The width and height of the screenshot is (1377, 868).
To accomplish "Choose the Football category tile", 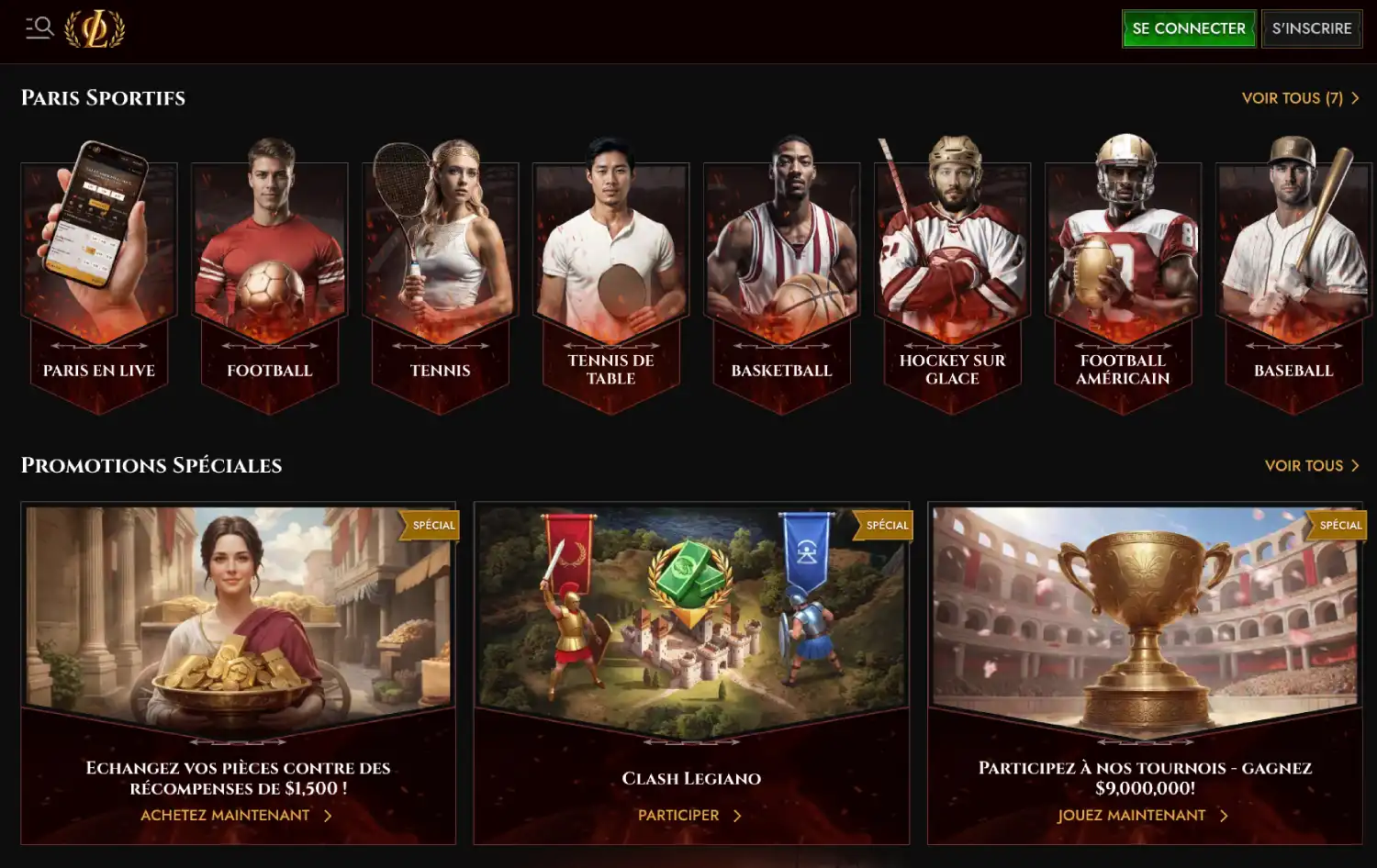I will click(270, 275).
